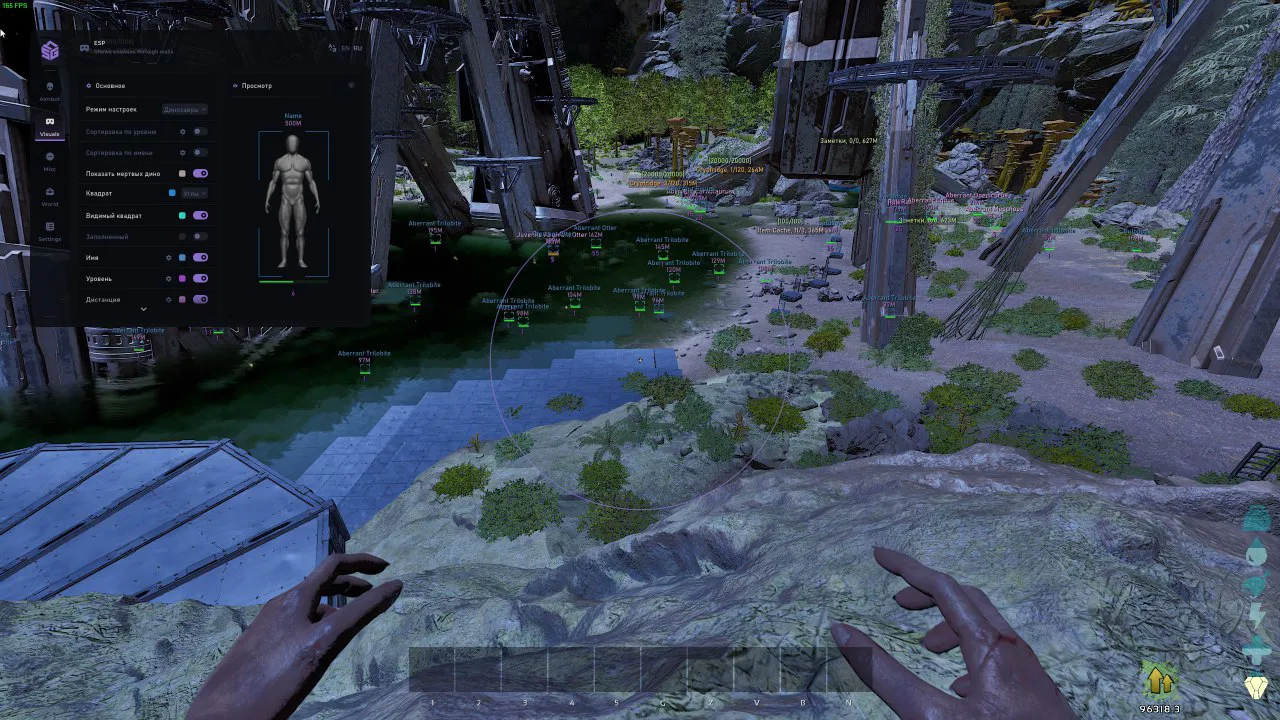Image resolution: width=1280 pixels, height=720 pixels.
Task: Click the teal Видимый квадрат color swatch
Action: pyautogui.click(x=182, y=215)
